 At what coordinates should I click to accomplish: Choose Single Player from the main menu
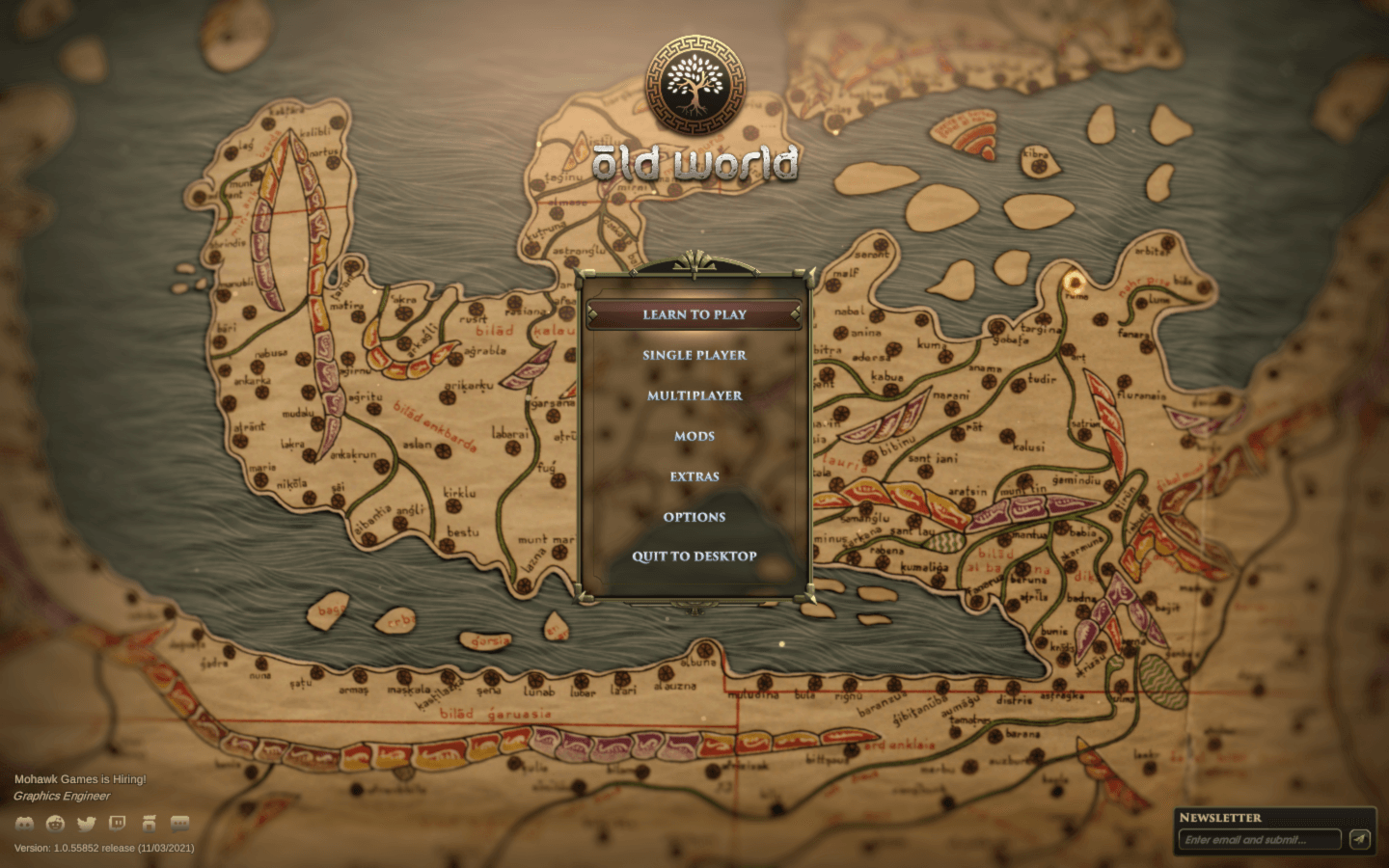pos(694,355)
